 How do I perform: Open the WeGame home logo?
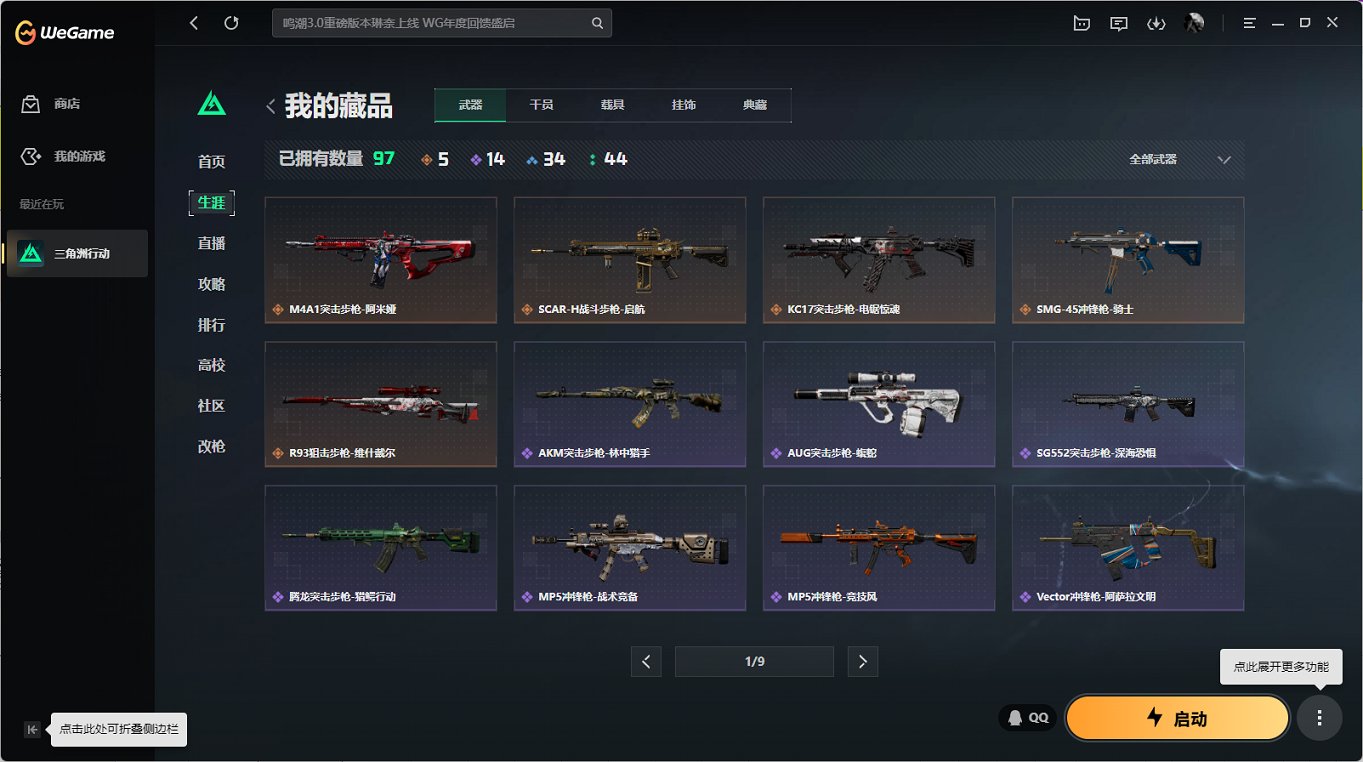pos(63,31)
